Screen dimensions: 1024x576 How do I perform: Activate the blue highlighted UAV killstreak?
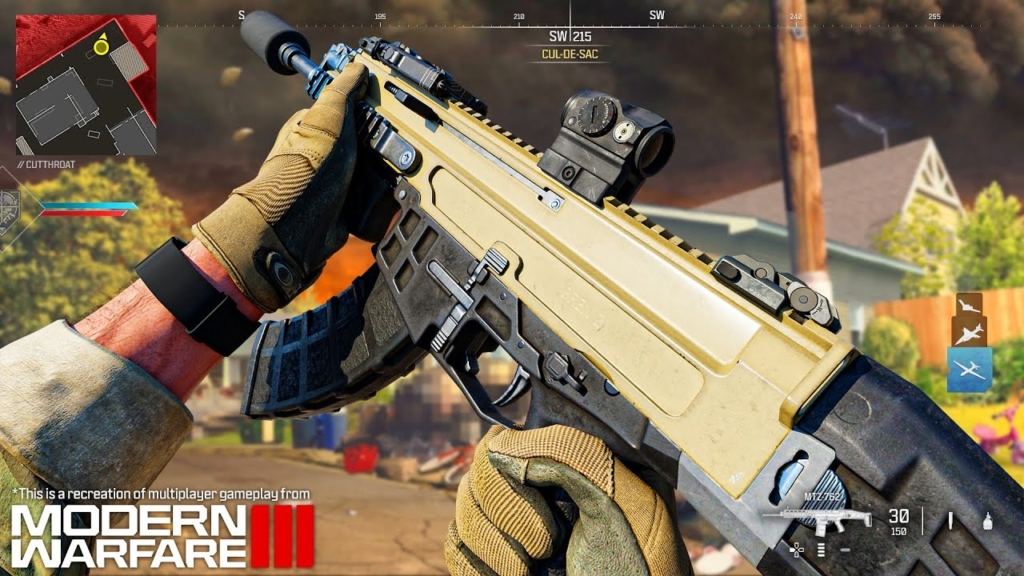pos(969,370)
